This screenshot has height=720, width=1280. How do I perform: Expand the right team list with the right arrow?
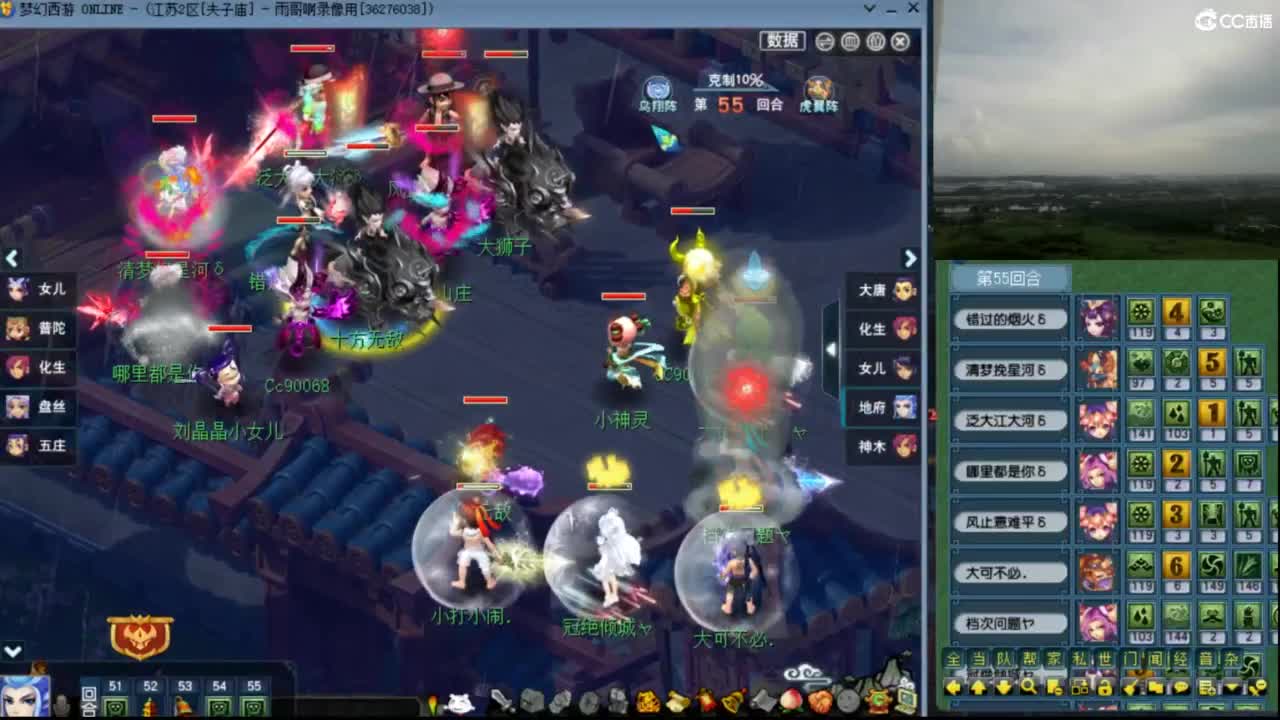click(x=909, y=258)
